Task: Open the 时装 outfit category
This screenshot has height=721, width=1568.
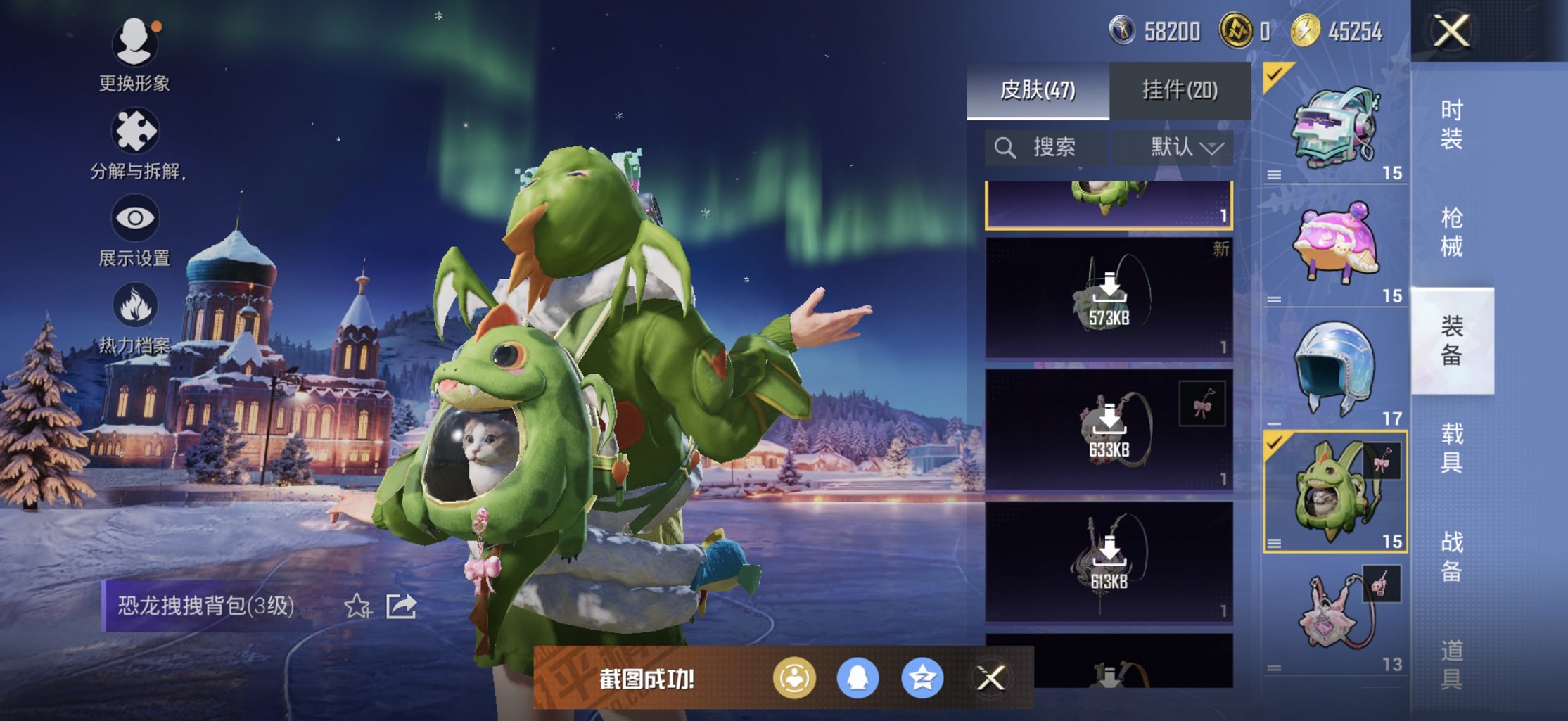Action: point(1451,125)
